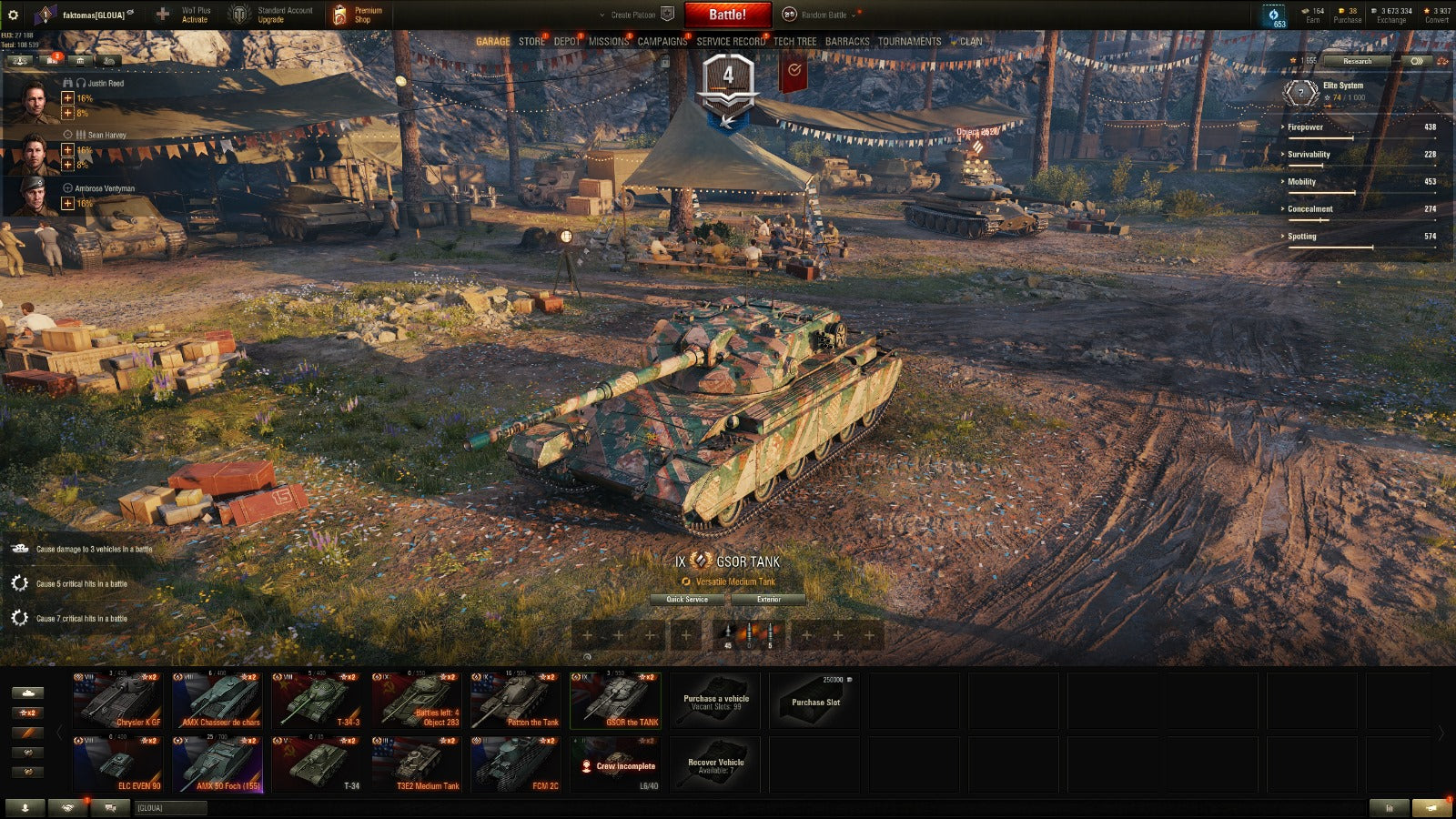Open the Service Record tab

pos(731,42)
